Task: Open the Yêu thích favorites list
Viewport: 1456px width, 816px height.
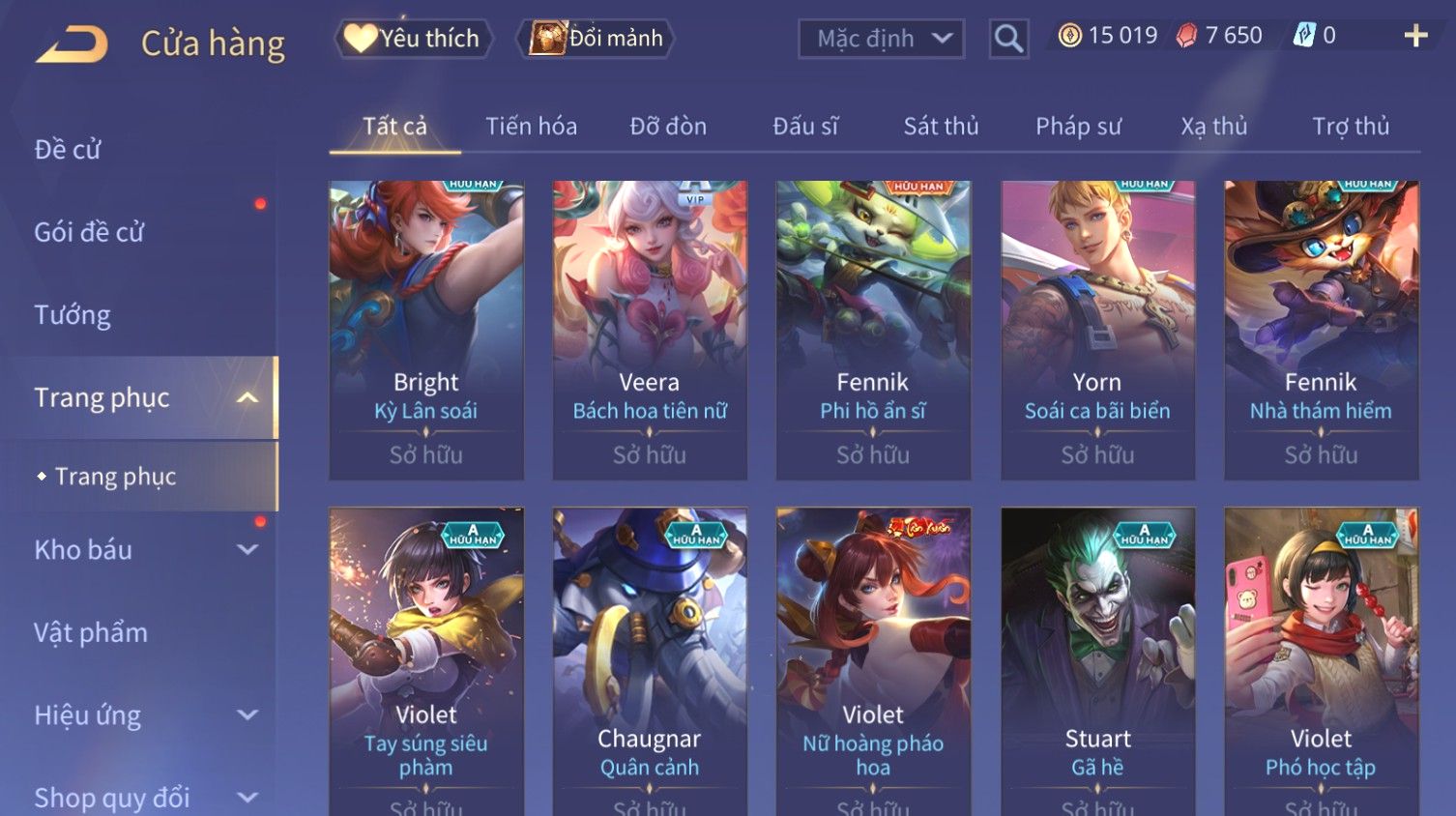Action: 414,39
